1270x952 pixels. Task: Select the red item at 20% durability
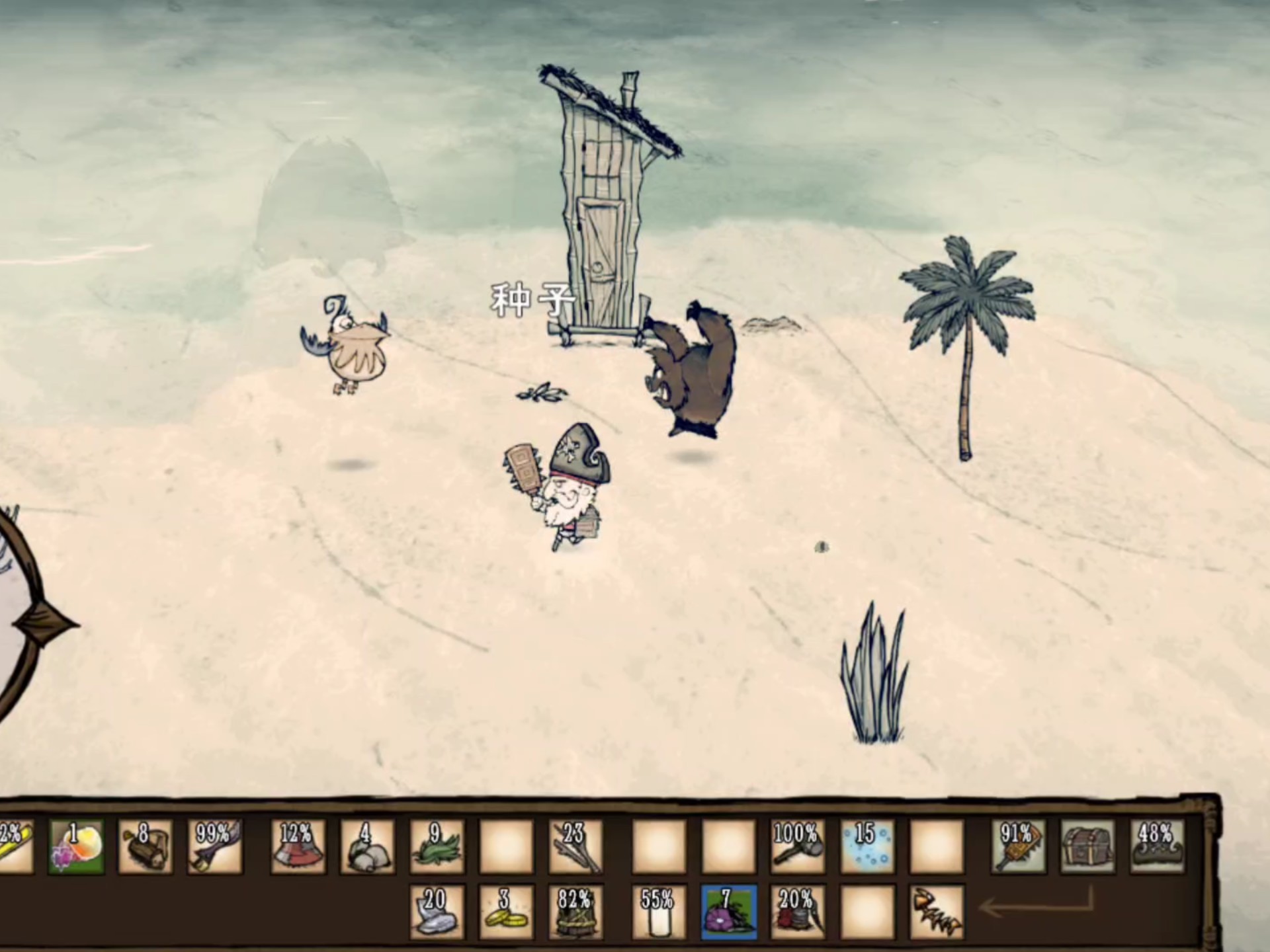[797, 912]
